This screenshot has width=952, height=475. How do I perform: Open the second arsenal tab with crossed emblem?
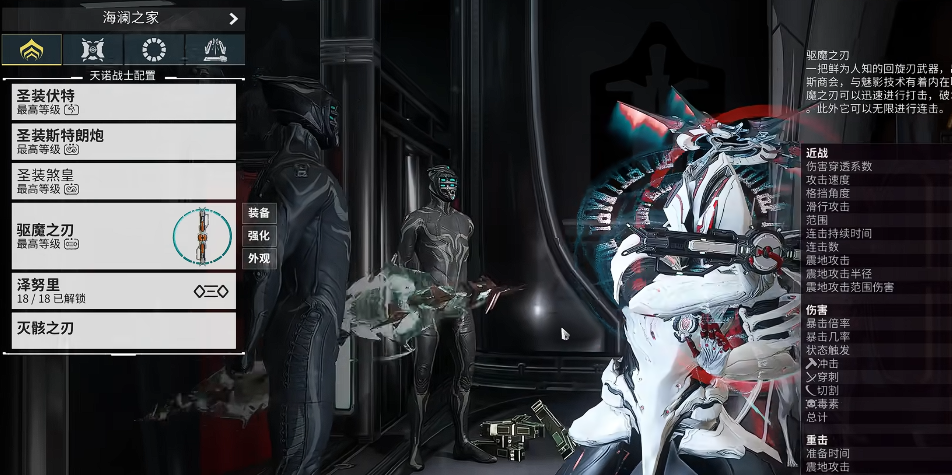(x=92, y=49)
